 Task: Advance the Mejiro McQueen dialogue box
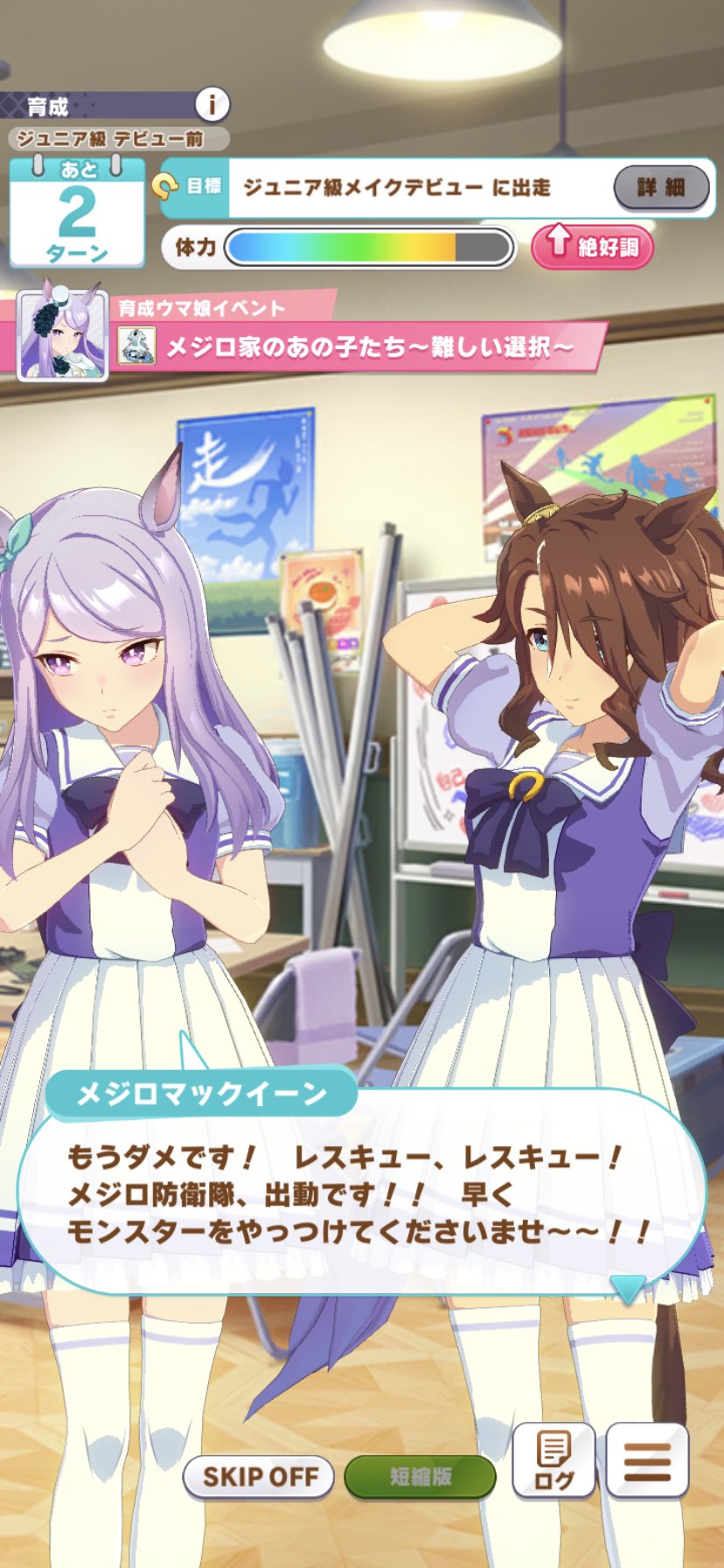pyautogui.click(x=362, y=1194)
